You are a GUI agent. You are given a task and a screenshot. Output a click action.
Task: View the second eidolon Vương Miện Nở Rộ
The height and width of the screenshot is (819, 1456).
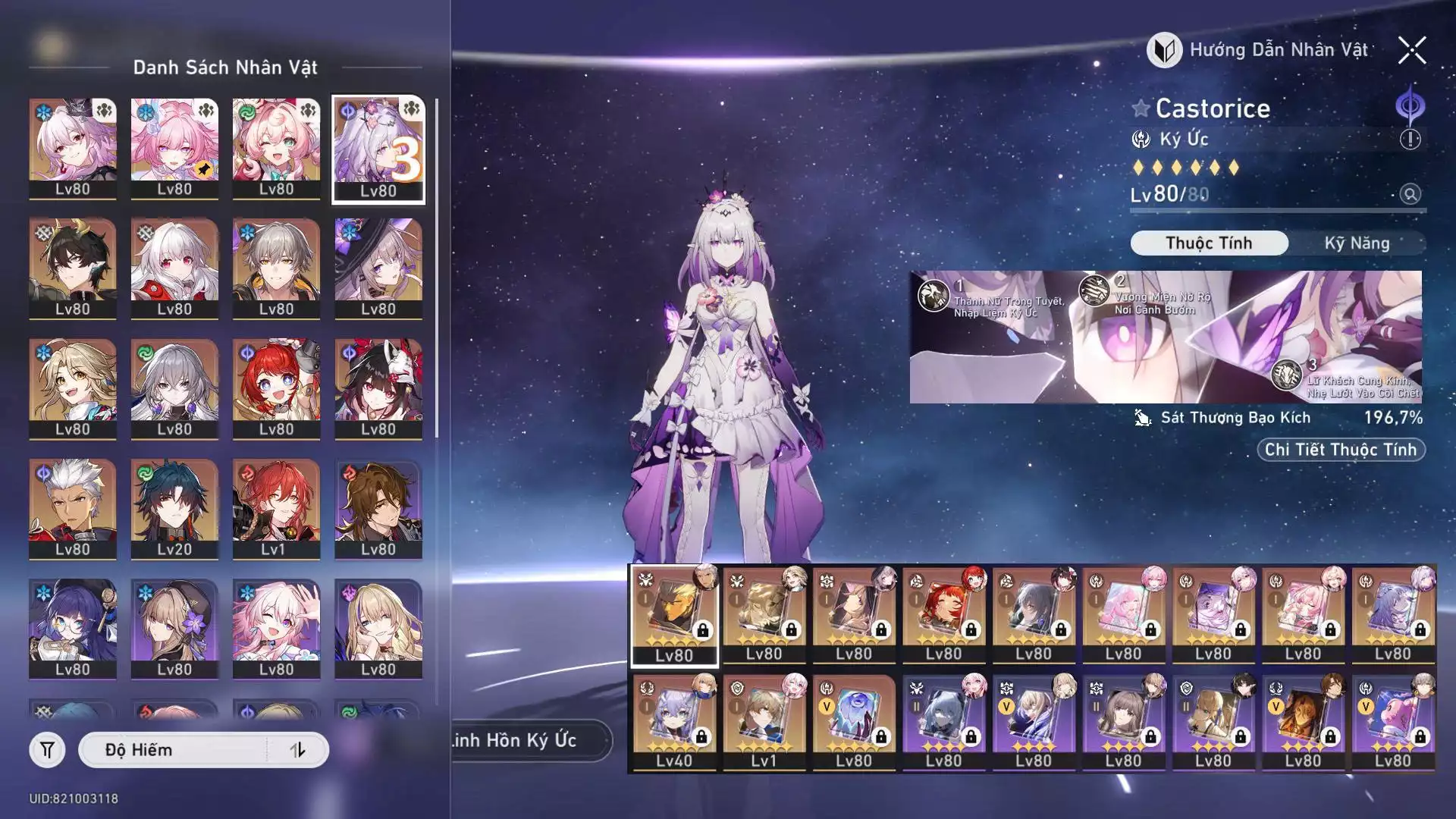point(1094,290)
